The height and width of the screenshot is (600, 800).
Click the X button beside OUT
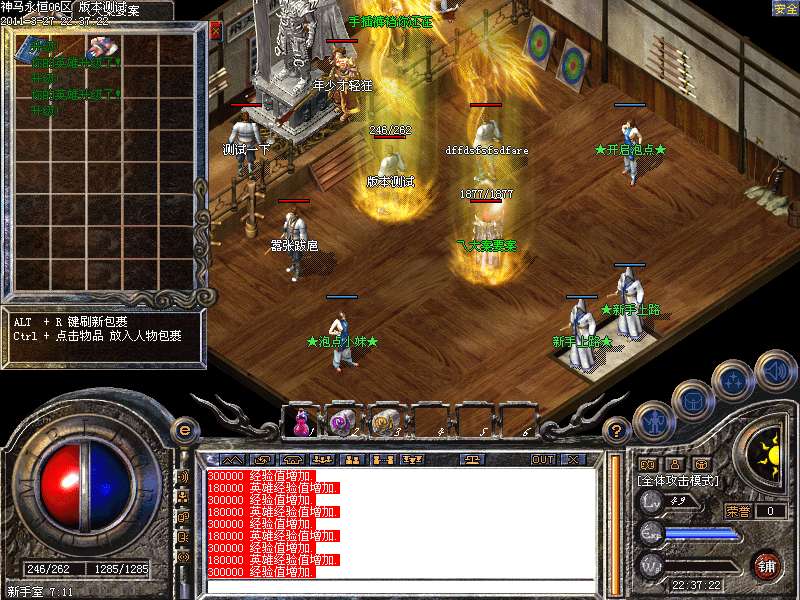[573, 459]
